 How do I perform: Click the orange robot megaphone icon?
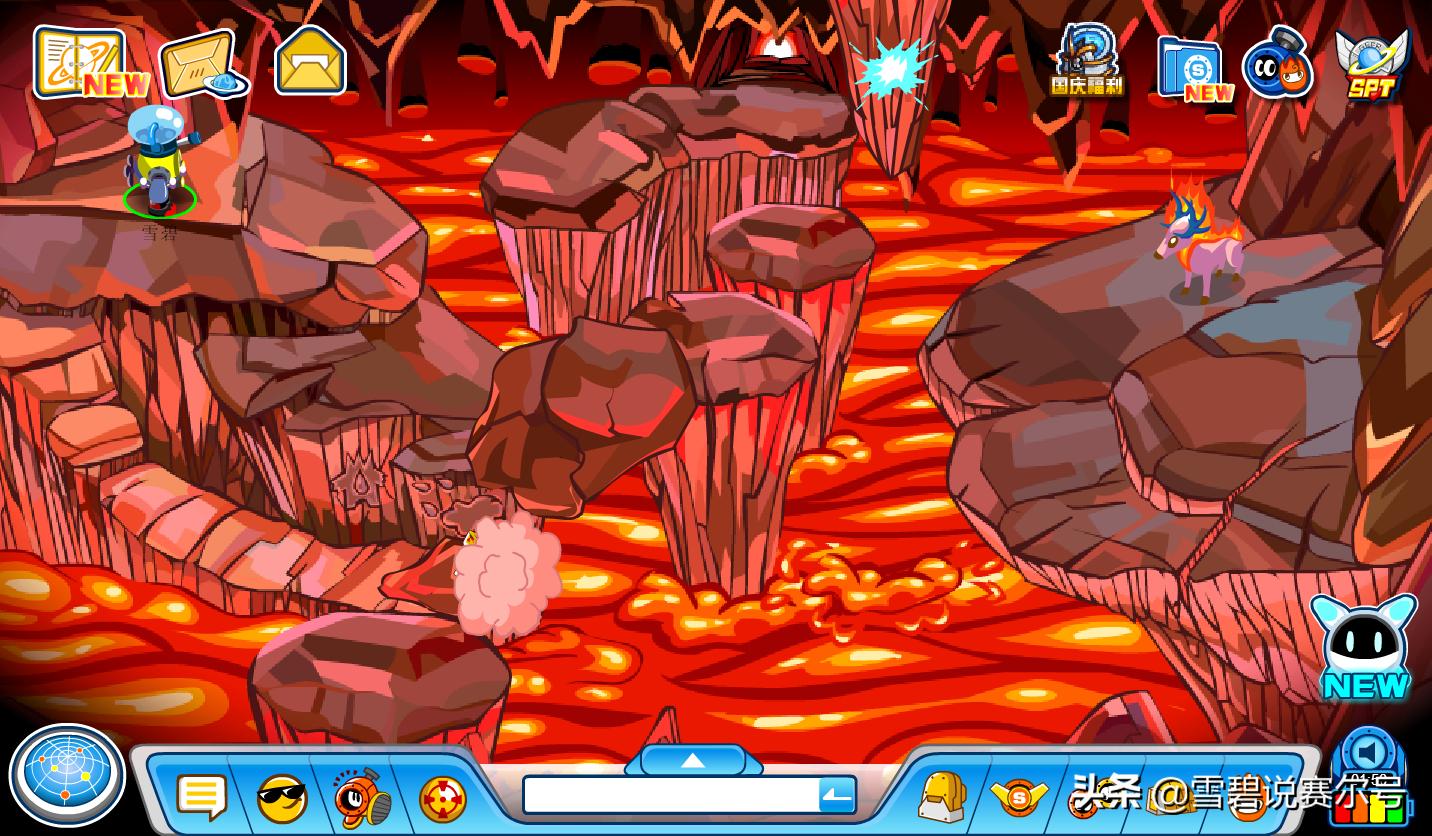point(361,797)
